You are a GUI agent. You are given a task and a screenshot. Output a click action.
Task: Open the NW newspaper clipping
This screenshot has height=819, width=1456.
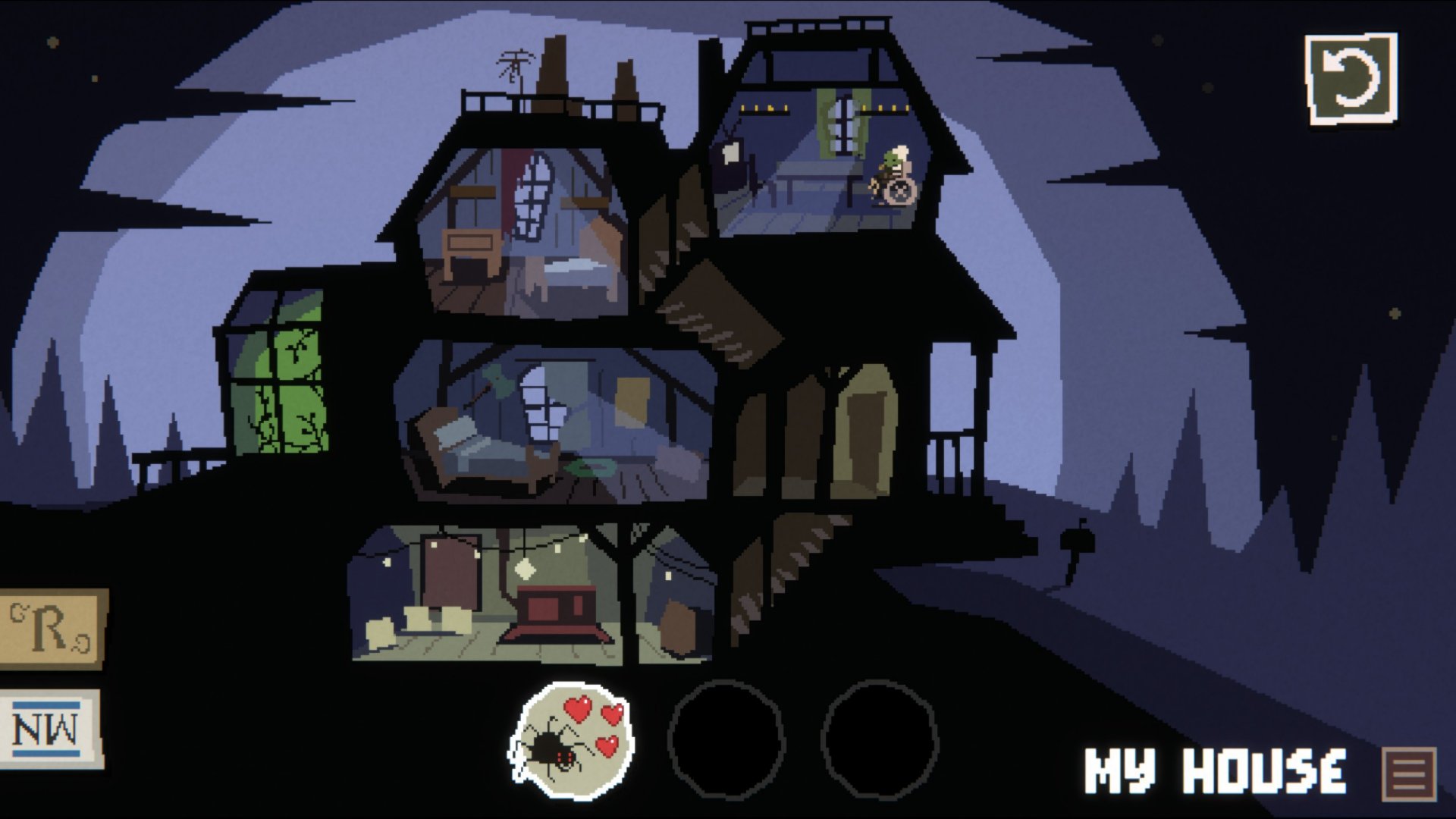click(x=49, y=730)
